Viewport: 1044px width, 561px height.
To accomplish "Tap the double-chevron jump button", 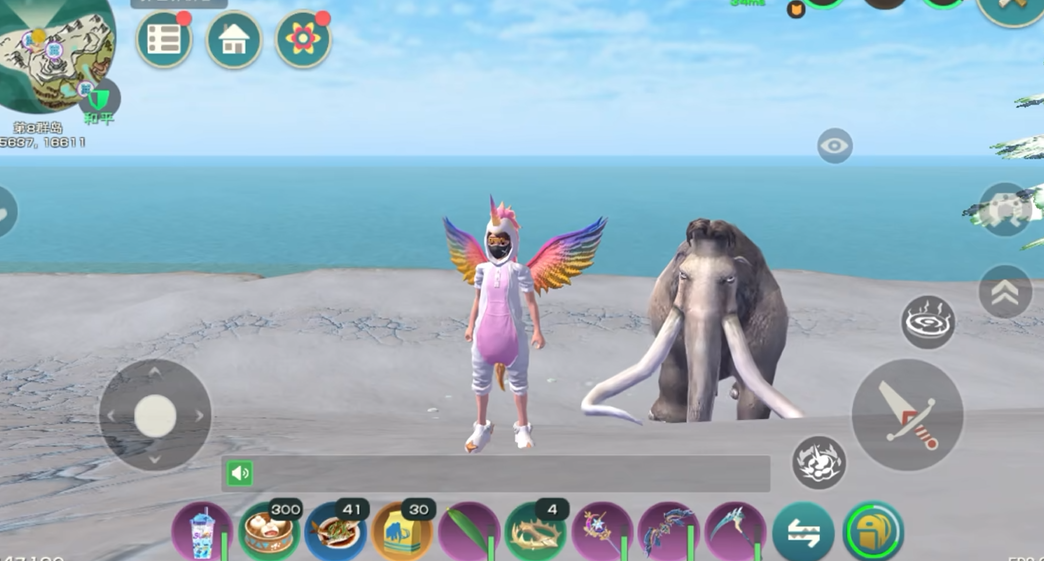I will tap(1005, 292).
